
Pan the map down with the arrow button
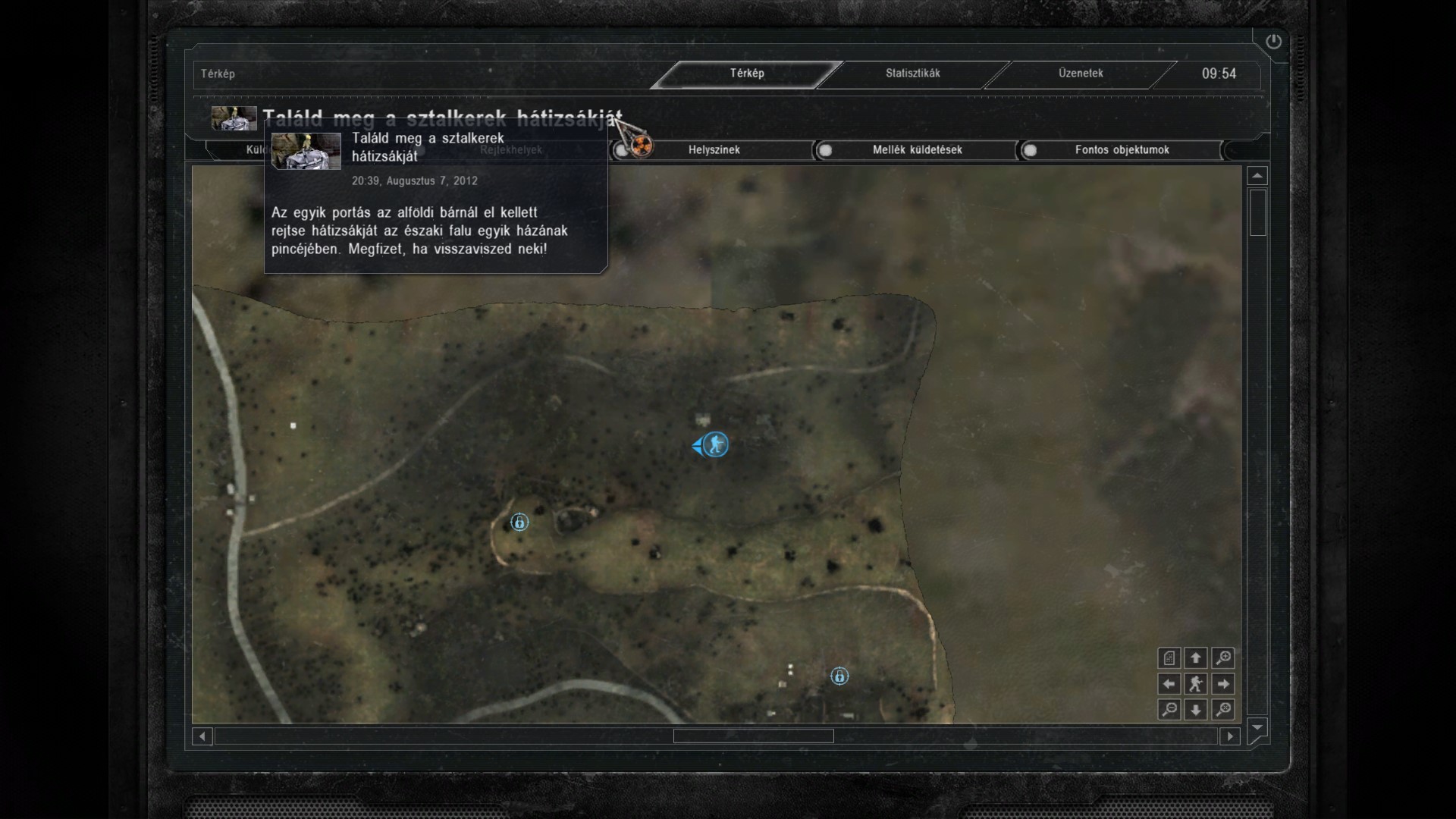[1196, 710]
